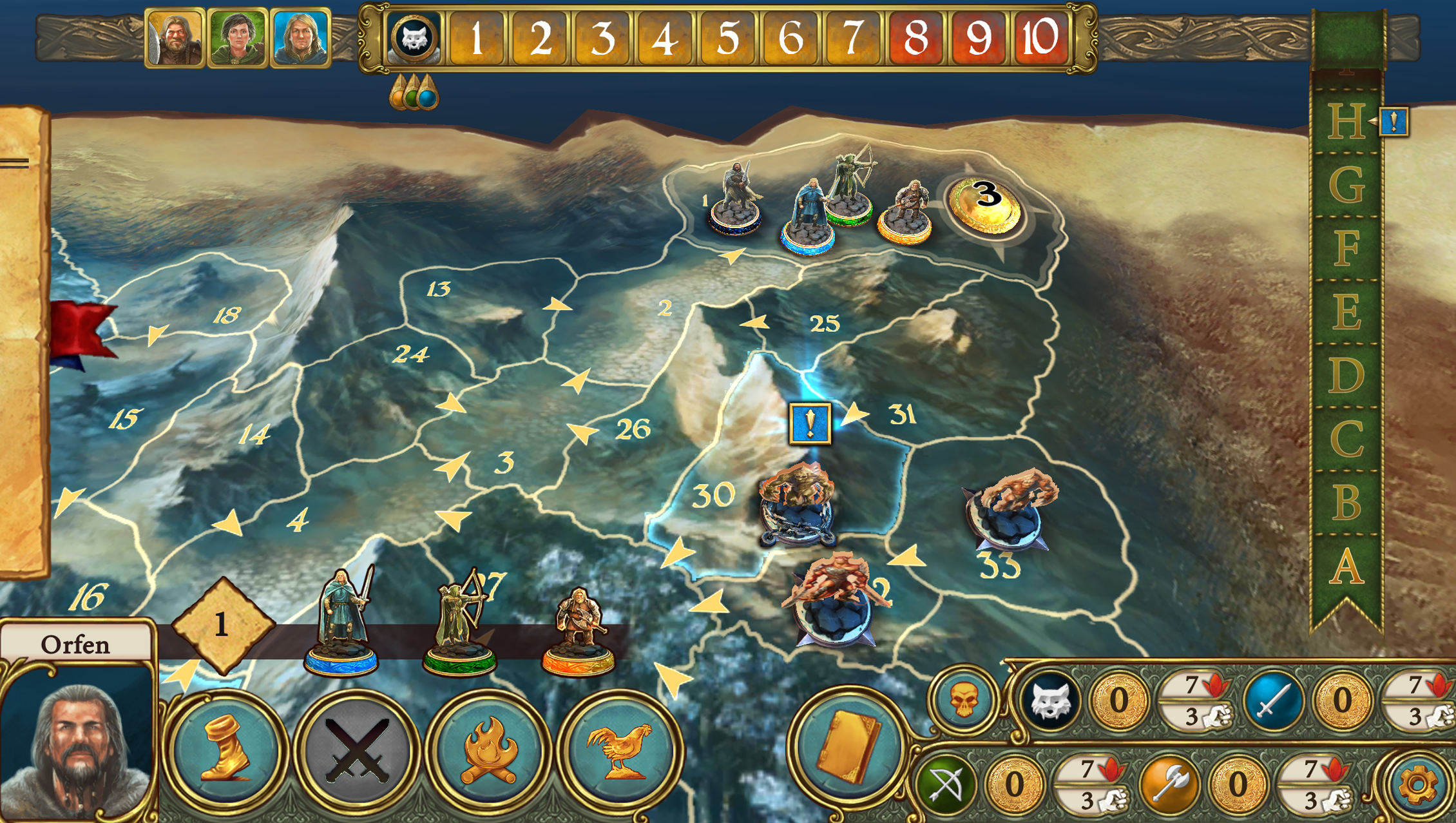Open the golden book journal

pyautogui.click(x=848, y=748)
